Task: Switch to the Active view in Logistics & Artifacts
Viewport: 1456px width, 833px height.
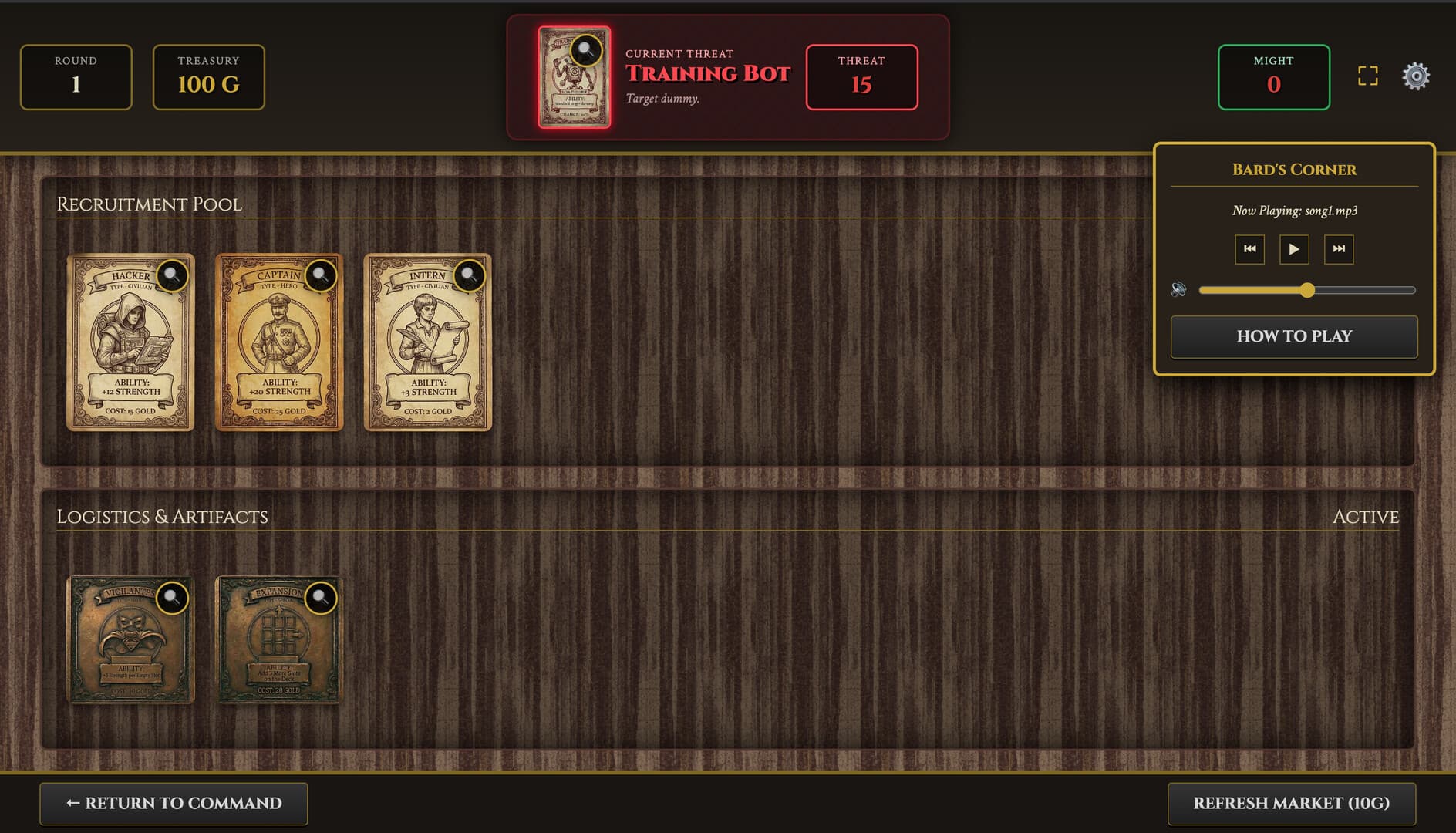Action: point(1366,517)
